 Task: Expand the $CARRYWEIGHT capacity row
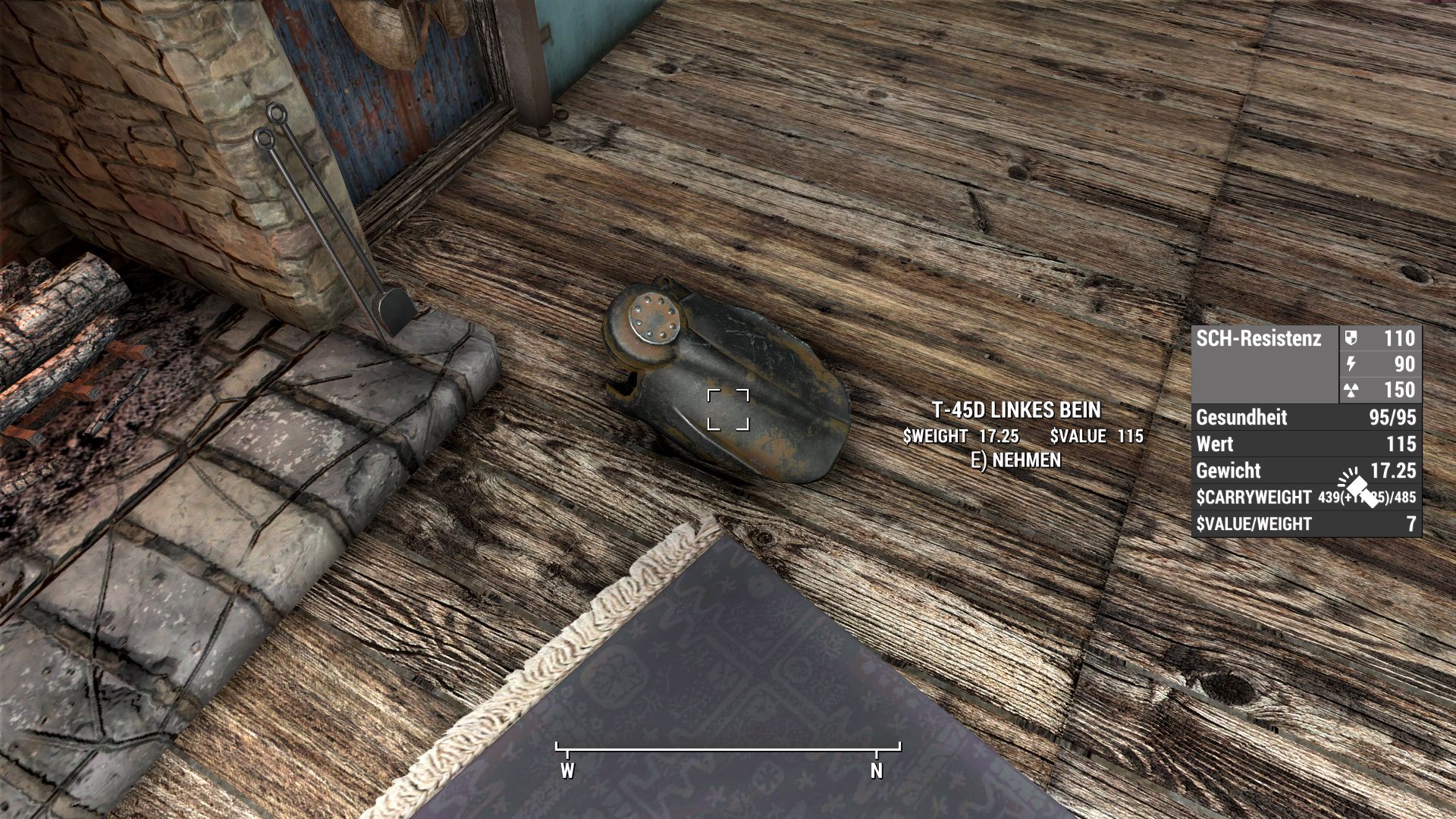[1308, 498]
